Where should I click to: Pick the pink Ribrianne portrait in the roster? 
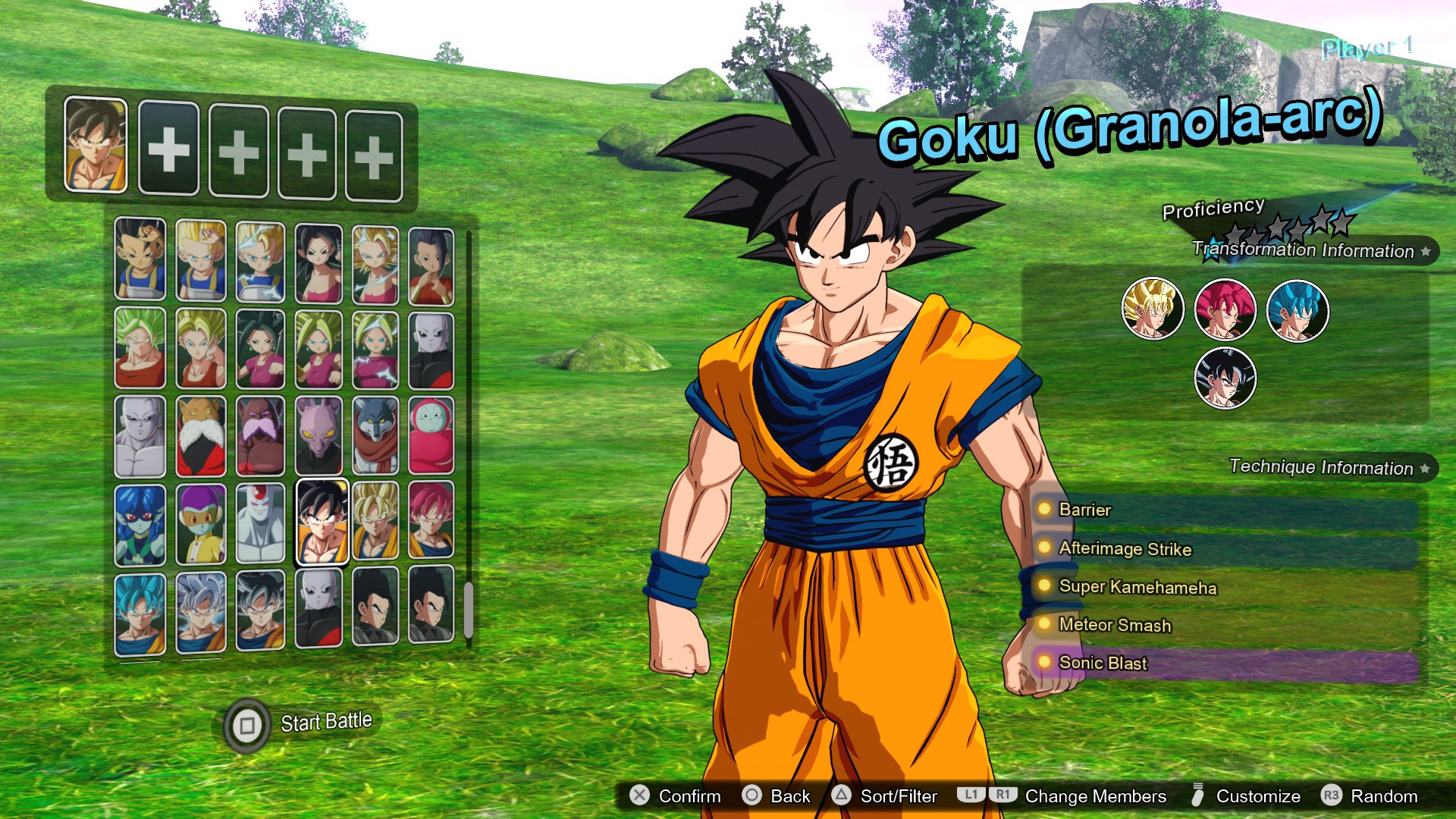click(431, 435)
